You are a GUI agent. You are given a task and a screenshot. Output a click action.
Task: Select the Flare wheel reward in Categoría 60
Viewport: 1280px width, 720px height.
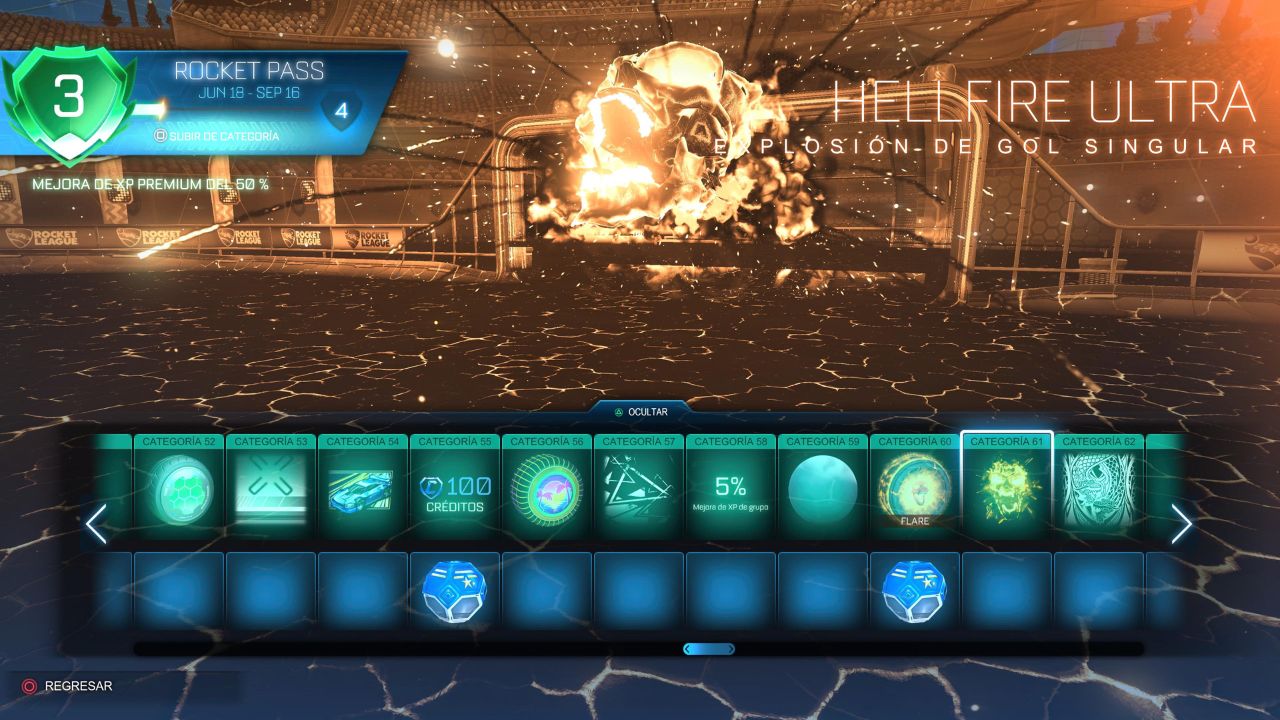pyautogui.click(x=915, y=490)
